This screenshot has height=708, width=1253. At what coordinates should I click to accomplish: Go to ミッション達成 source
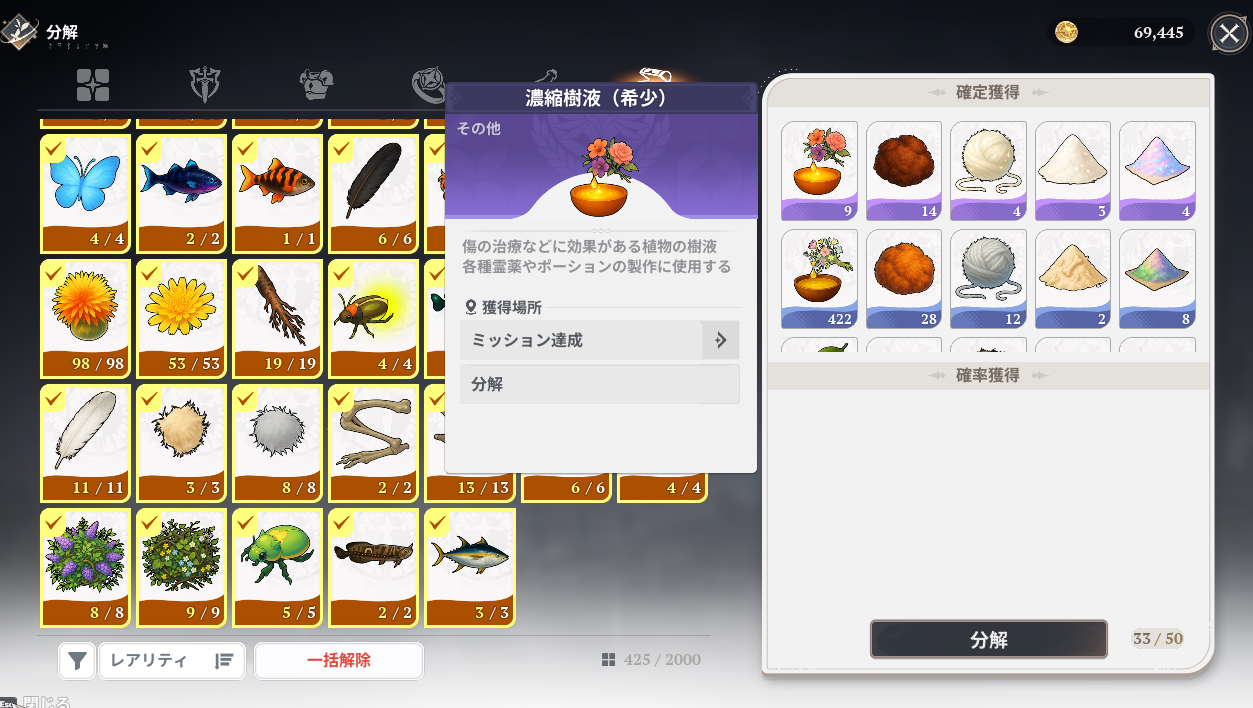pyautogui.click(x=599, y=340)
